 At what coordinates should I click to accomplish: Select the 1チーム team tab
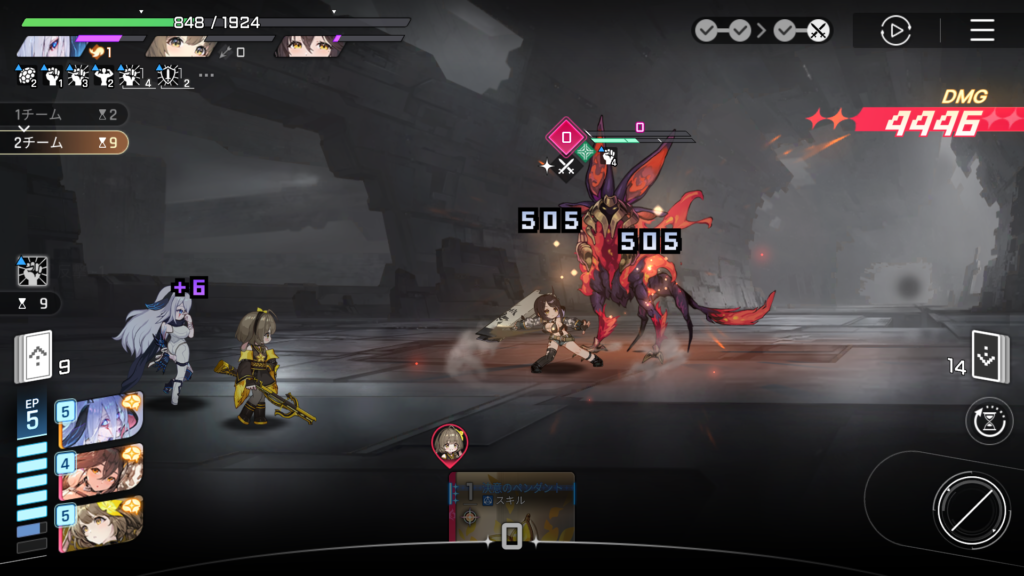coord(64,115)
